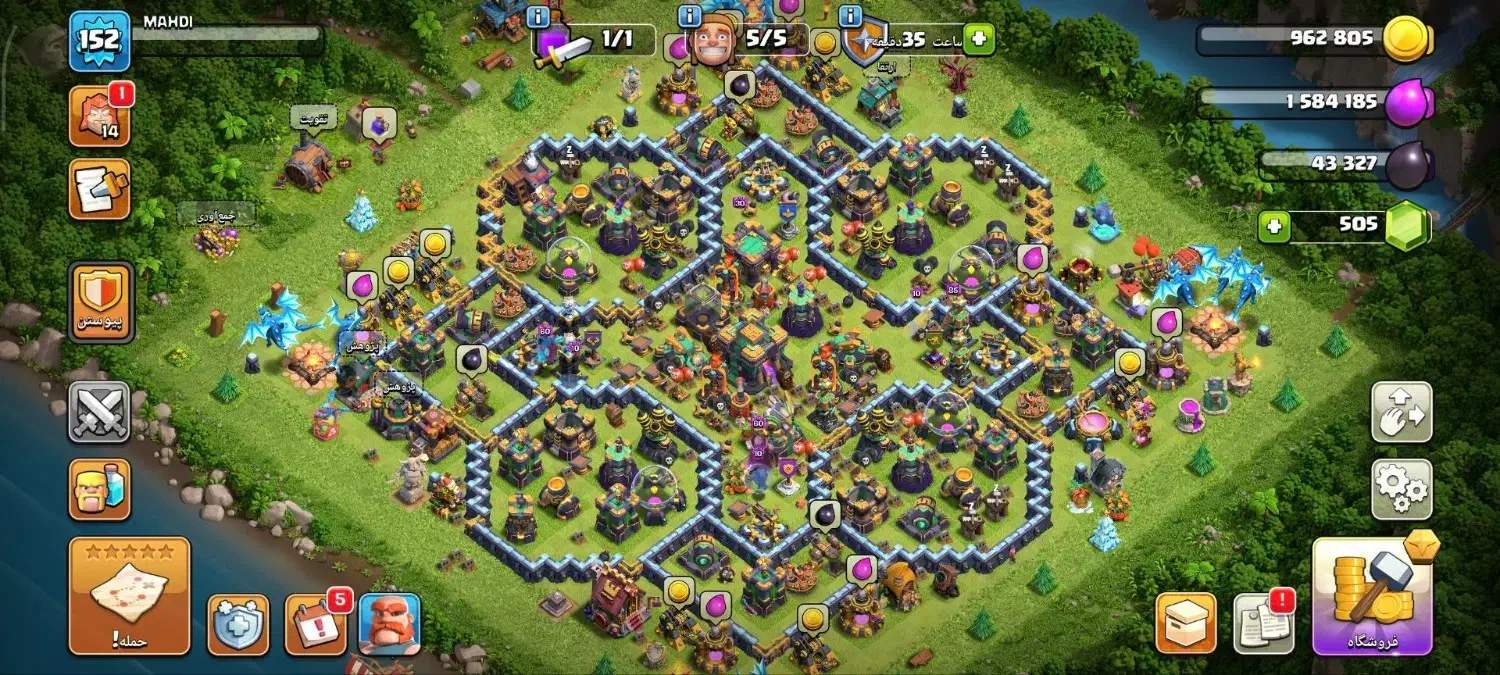The height and width of the screenshot is (675, 1500).
Task: Open the storage box button
Action: (x=1186, y=623)
